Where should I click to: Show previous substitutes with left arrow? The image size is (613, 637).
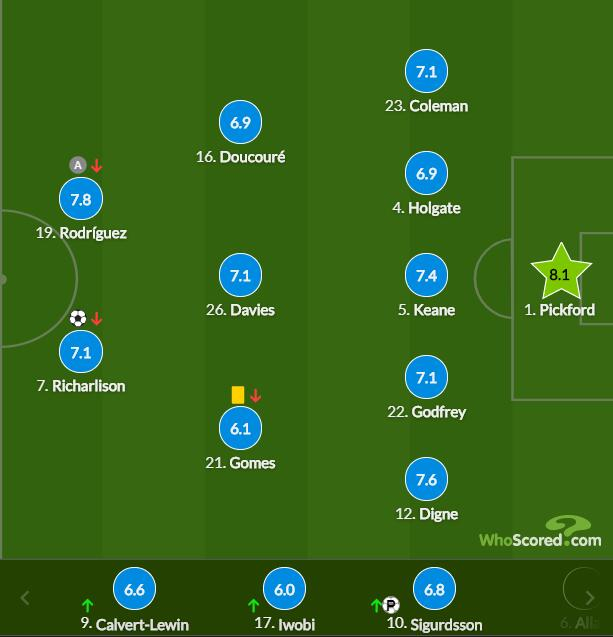tap(25, 598)
